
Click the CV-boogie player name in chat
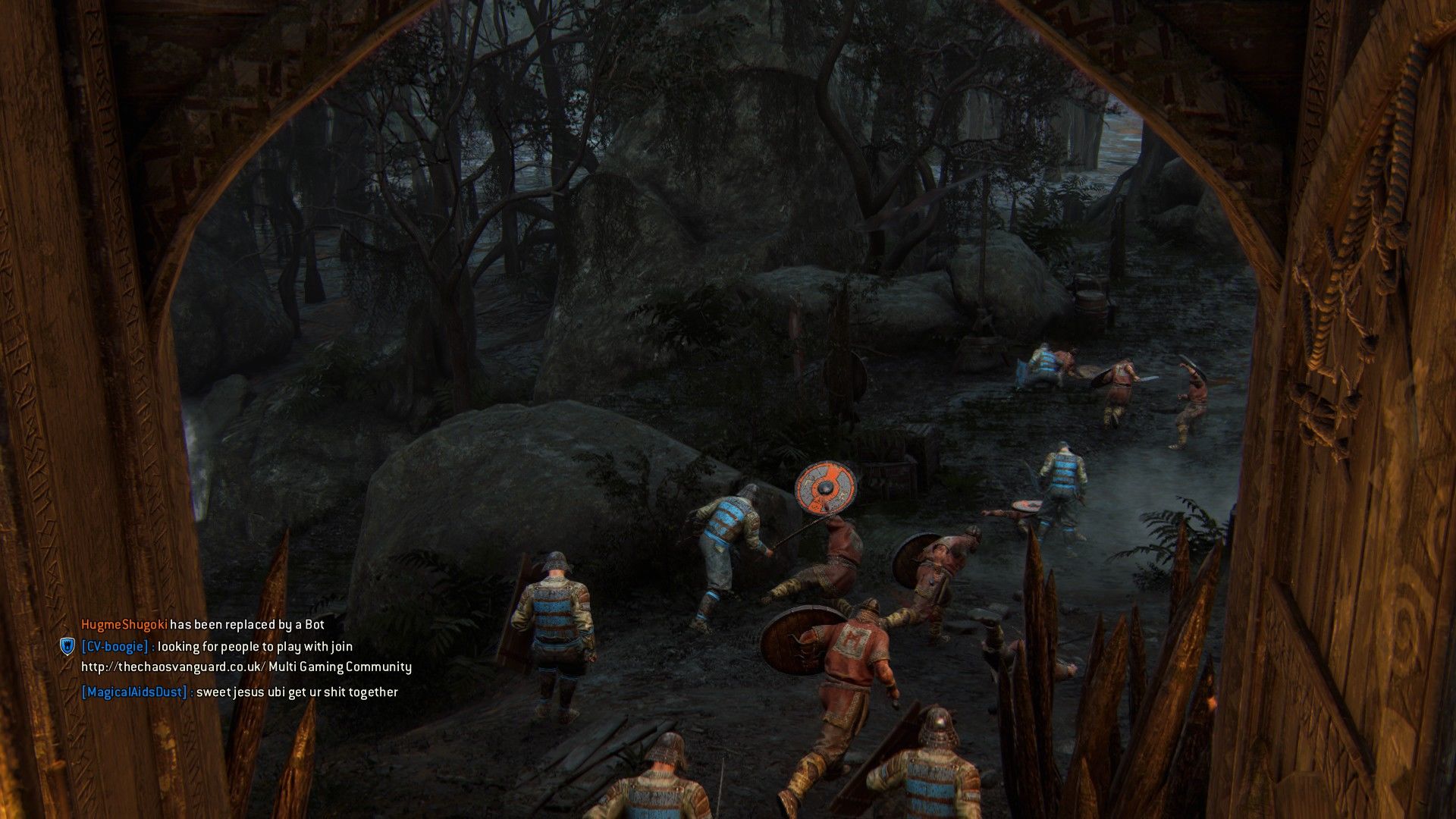pos(115,647)
